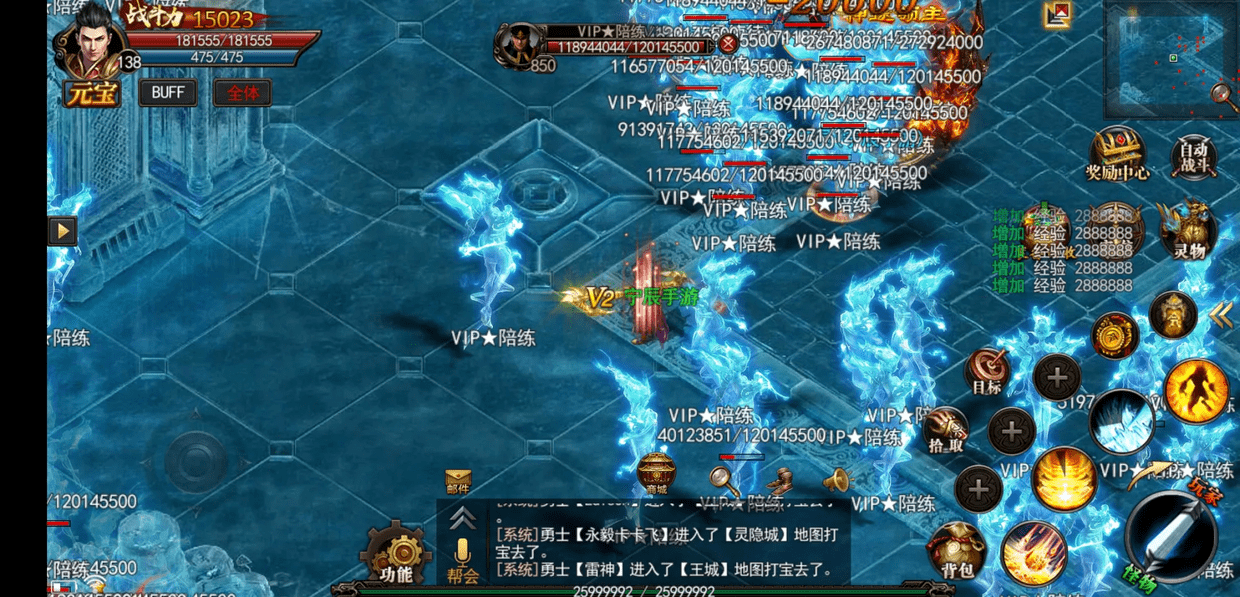
Task: Open the 商城 shop
Action: [x=656, y=474]
